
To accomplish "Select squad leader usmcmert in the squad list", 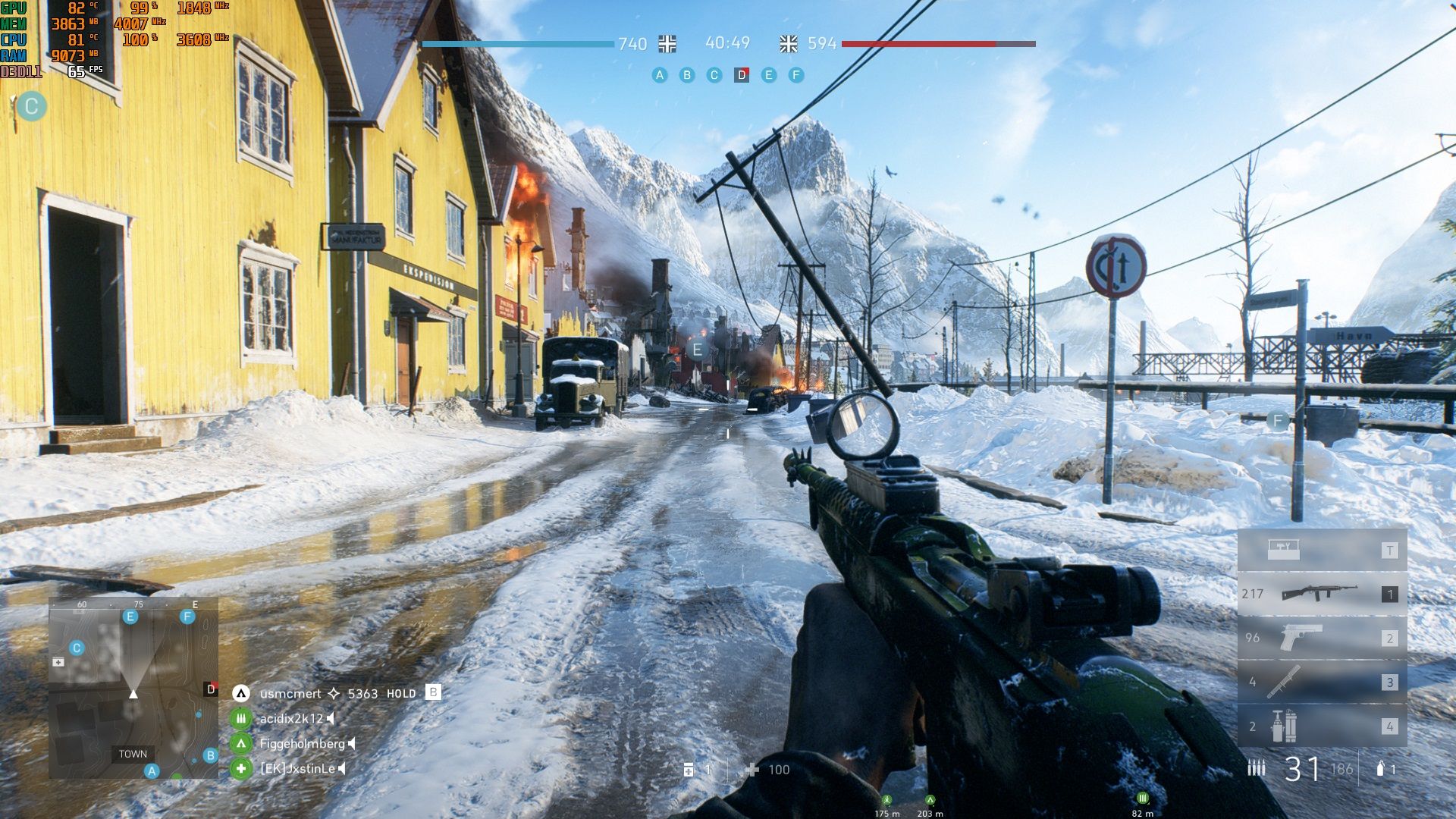I will coord(290,693).
